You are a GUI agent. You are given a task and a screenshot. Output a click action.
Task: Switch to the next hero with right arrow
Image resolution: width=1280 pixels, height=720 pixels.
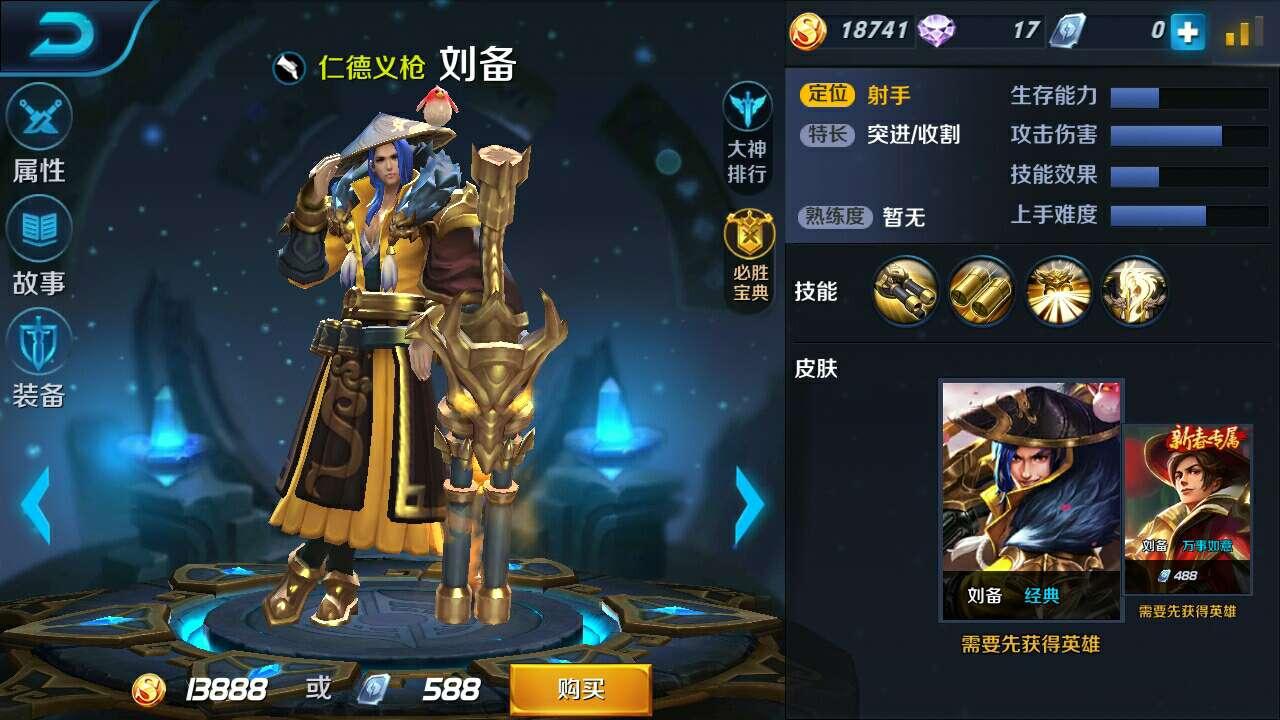[x=749, y=503]
